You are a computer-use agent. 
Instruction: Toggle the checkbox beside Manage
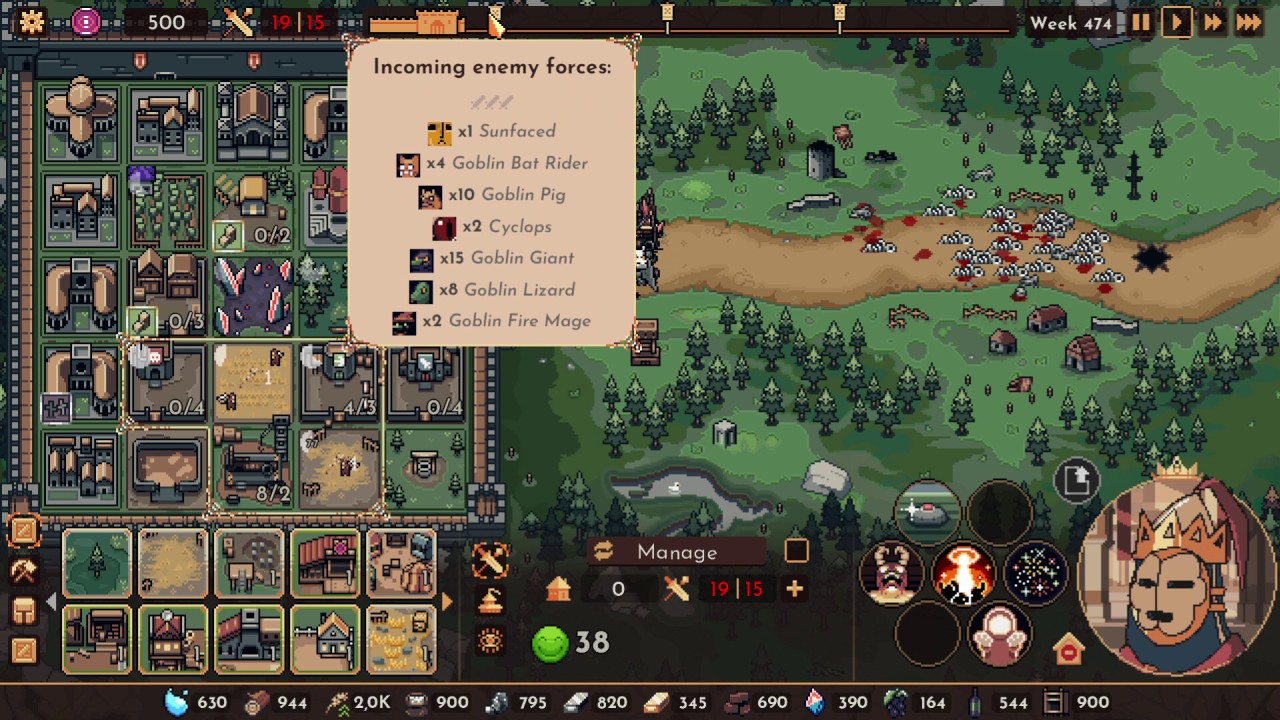pos(796,551)
